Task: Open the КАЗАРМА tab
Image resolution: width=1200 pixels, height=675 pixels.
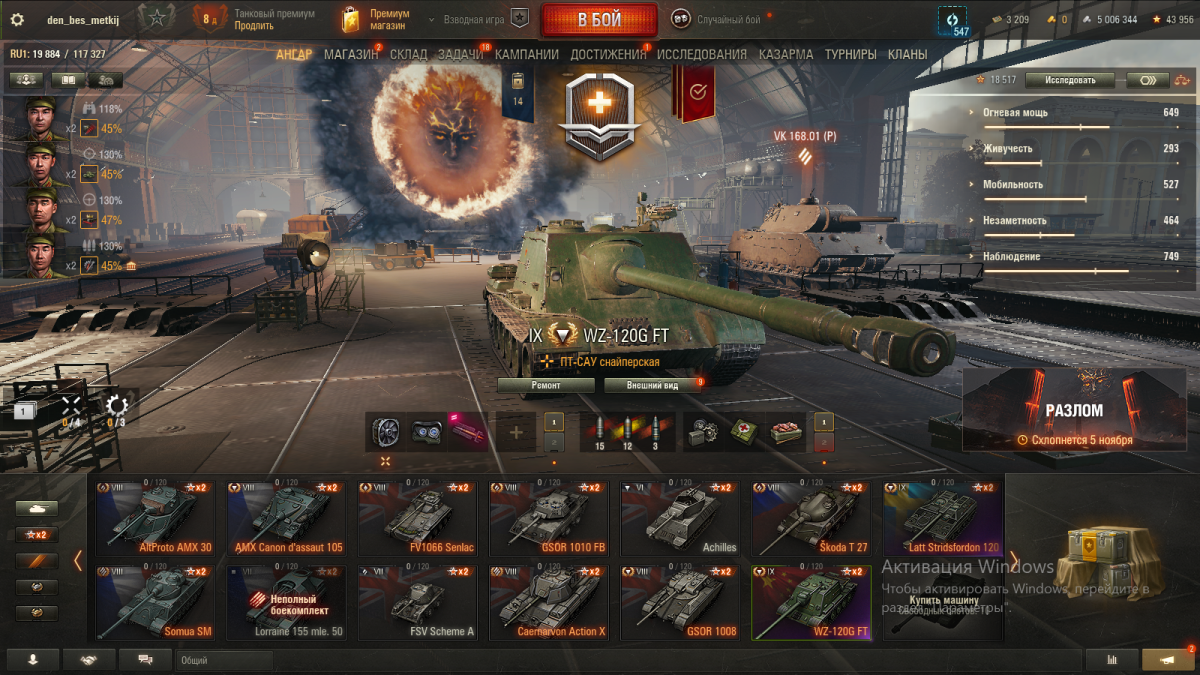Action: (x=785, y=55)
